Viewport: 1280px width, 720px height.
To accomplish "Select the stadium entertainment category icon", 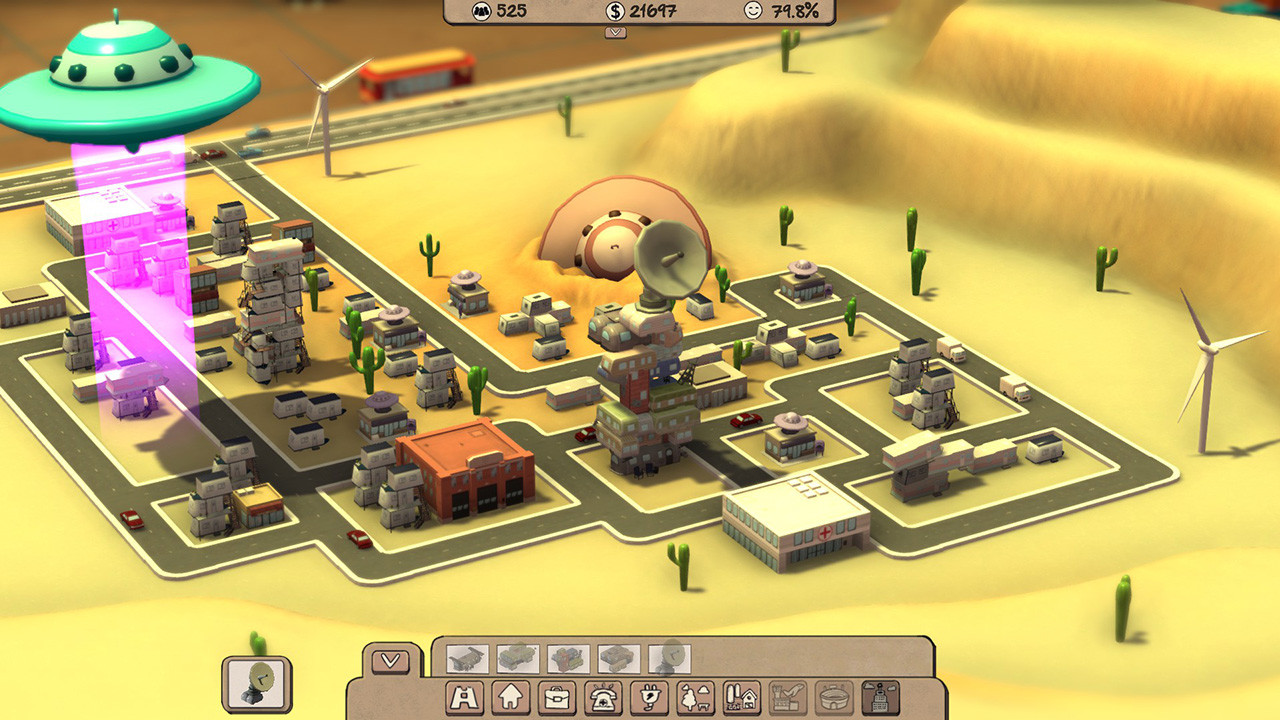I will [833, 698].
